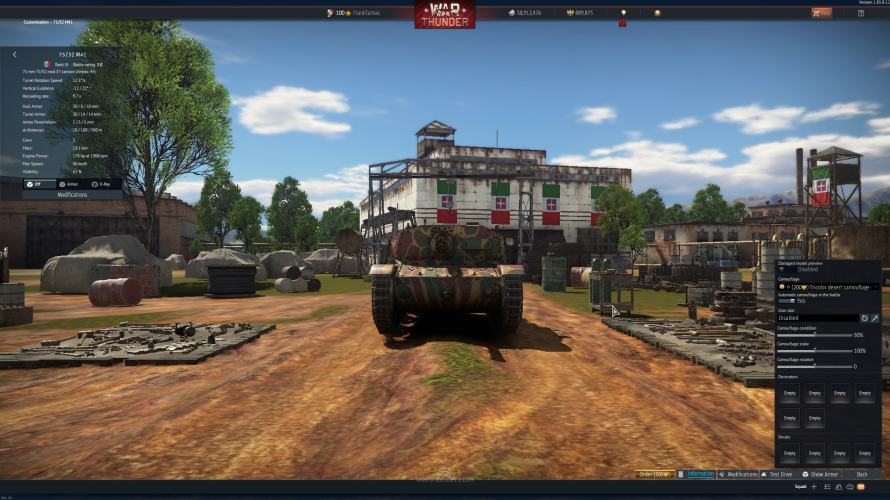Adjust the camouflage rotation slider
Viewport: 890px width, 500px height.
point(814,366)
